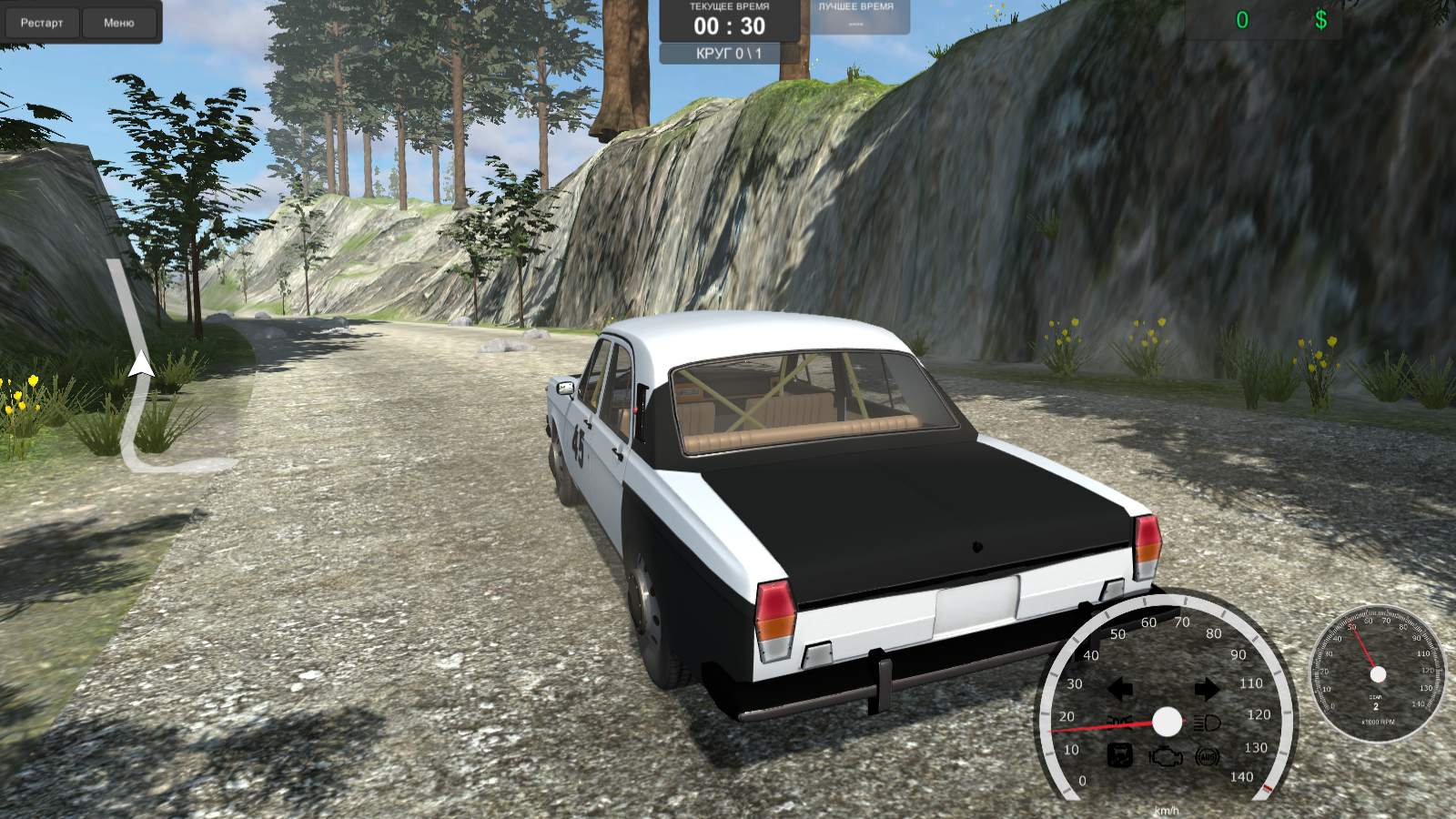The height and width of the screenshot is (819, 1456).
Task: Open the Меню
Action: coord(120,23)
